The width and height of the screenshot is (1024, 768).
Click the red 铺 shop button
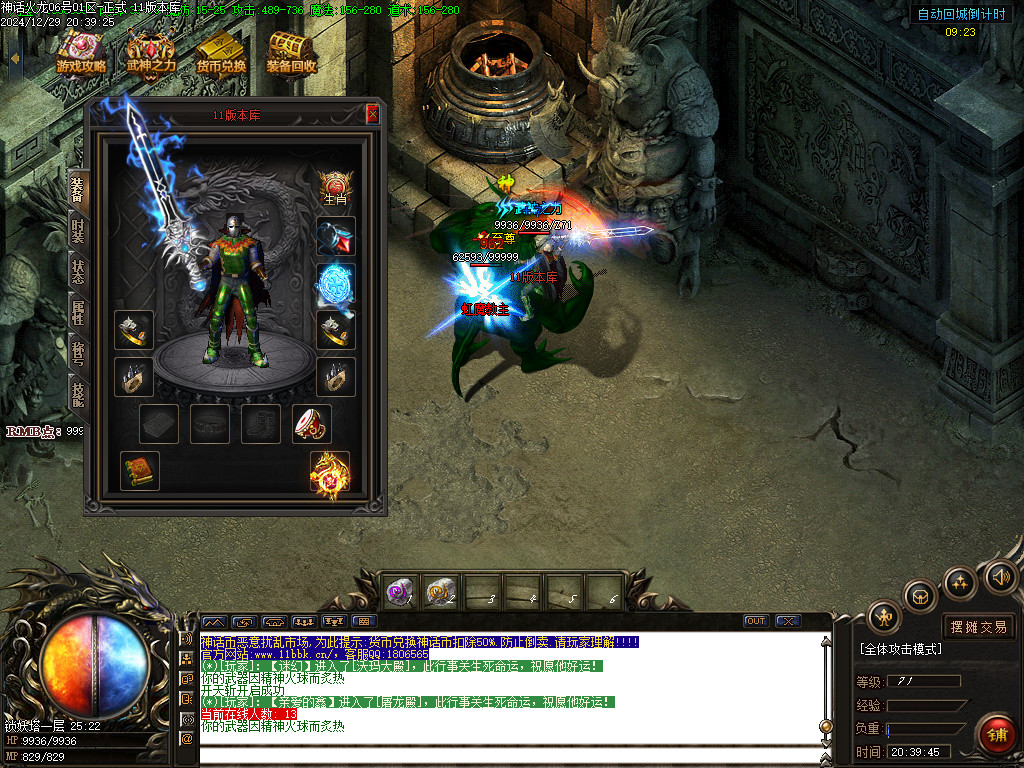996,735
